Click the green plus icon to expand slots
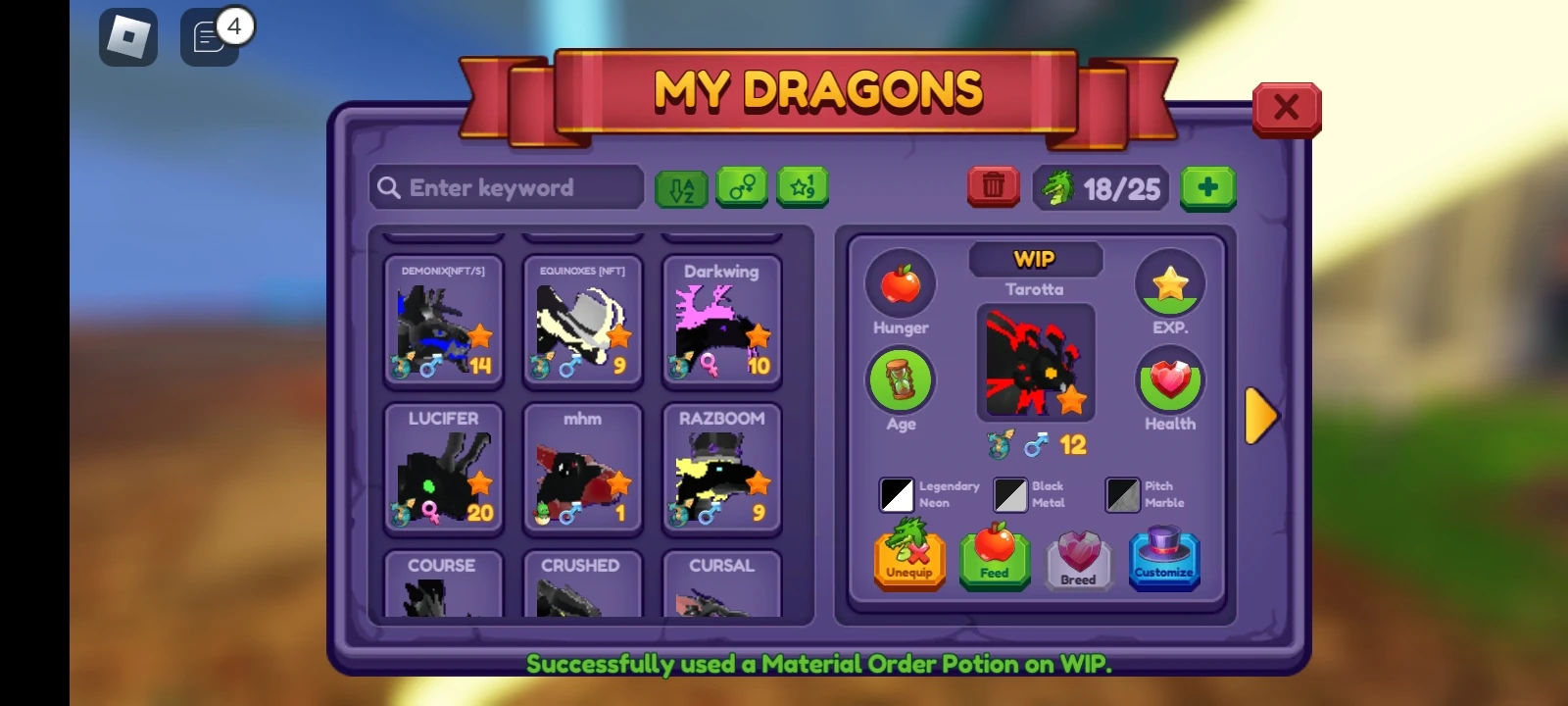The height and width of the screenshot is (706, 1568). (x=1208, y=187)
